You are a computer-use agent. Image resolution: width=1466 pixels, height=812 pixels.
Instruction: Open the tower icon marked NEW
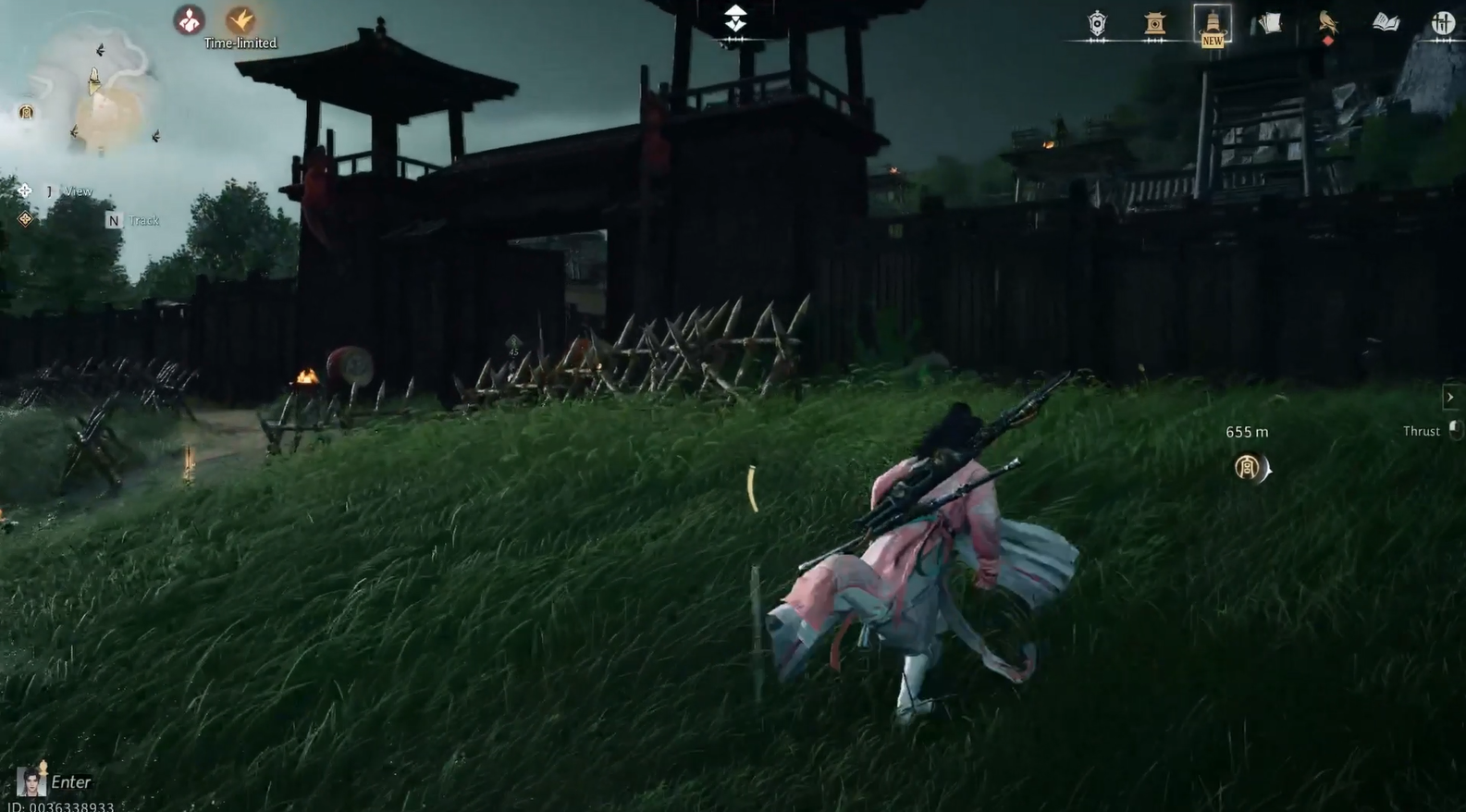[1213, 25]
